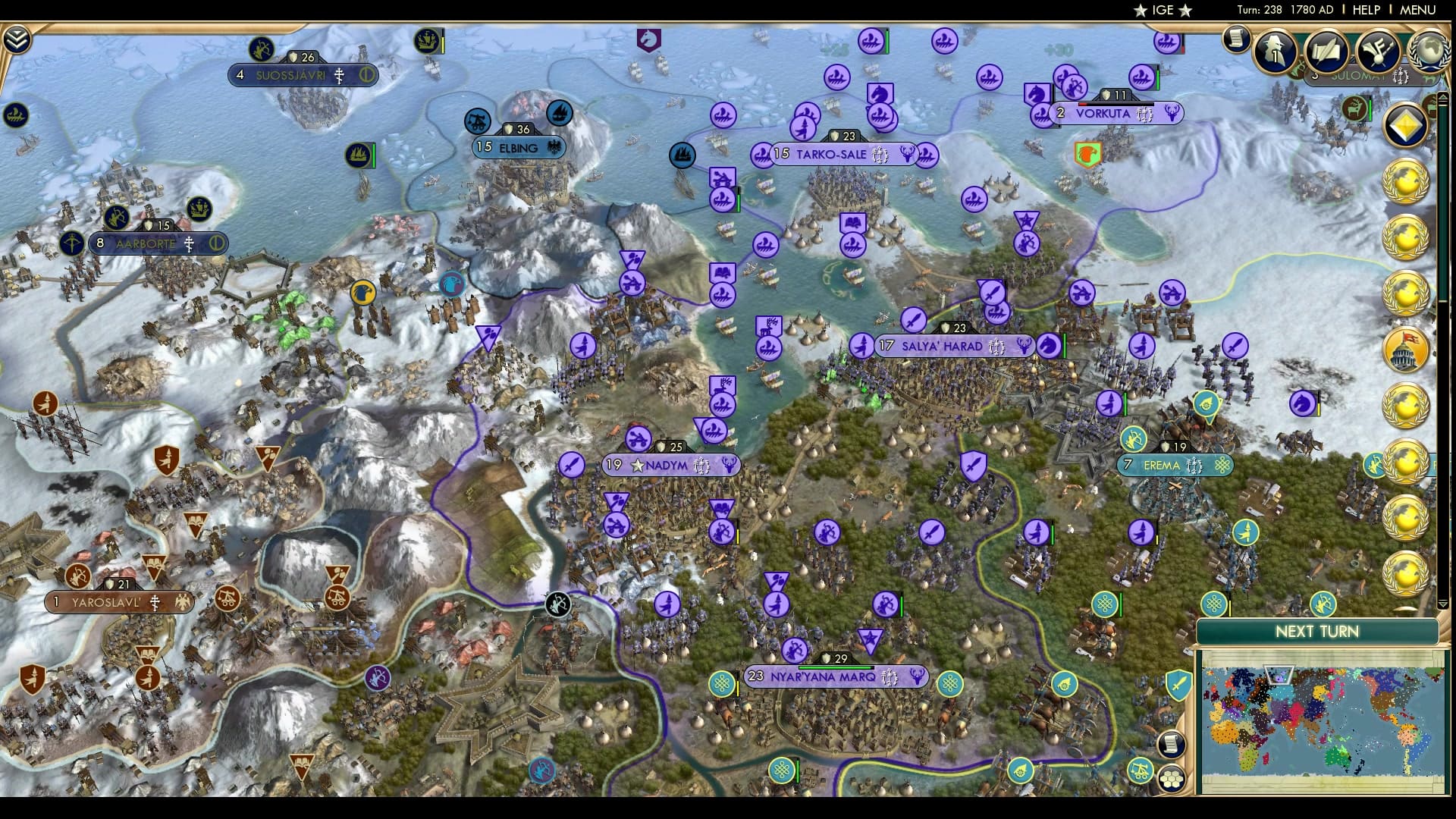Toggle the hex grid icon beside the minimap
Screen dimensions: 1456x819
(1172, 780)
